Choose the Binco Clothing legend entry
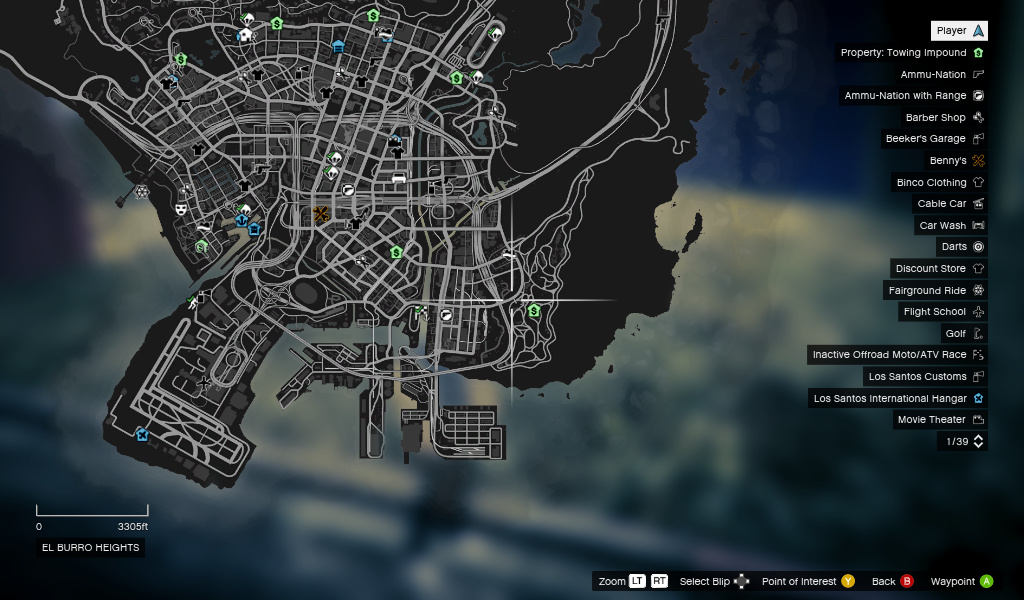Image resolution: width=1024 pixels, height=600 pixels. (x=939, y=183)
